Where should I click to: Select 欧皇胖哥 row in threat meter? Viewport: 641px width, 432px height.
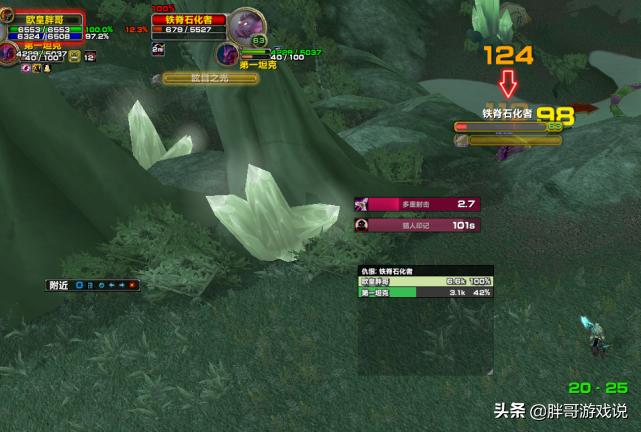(x=426, y=282)
